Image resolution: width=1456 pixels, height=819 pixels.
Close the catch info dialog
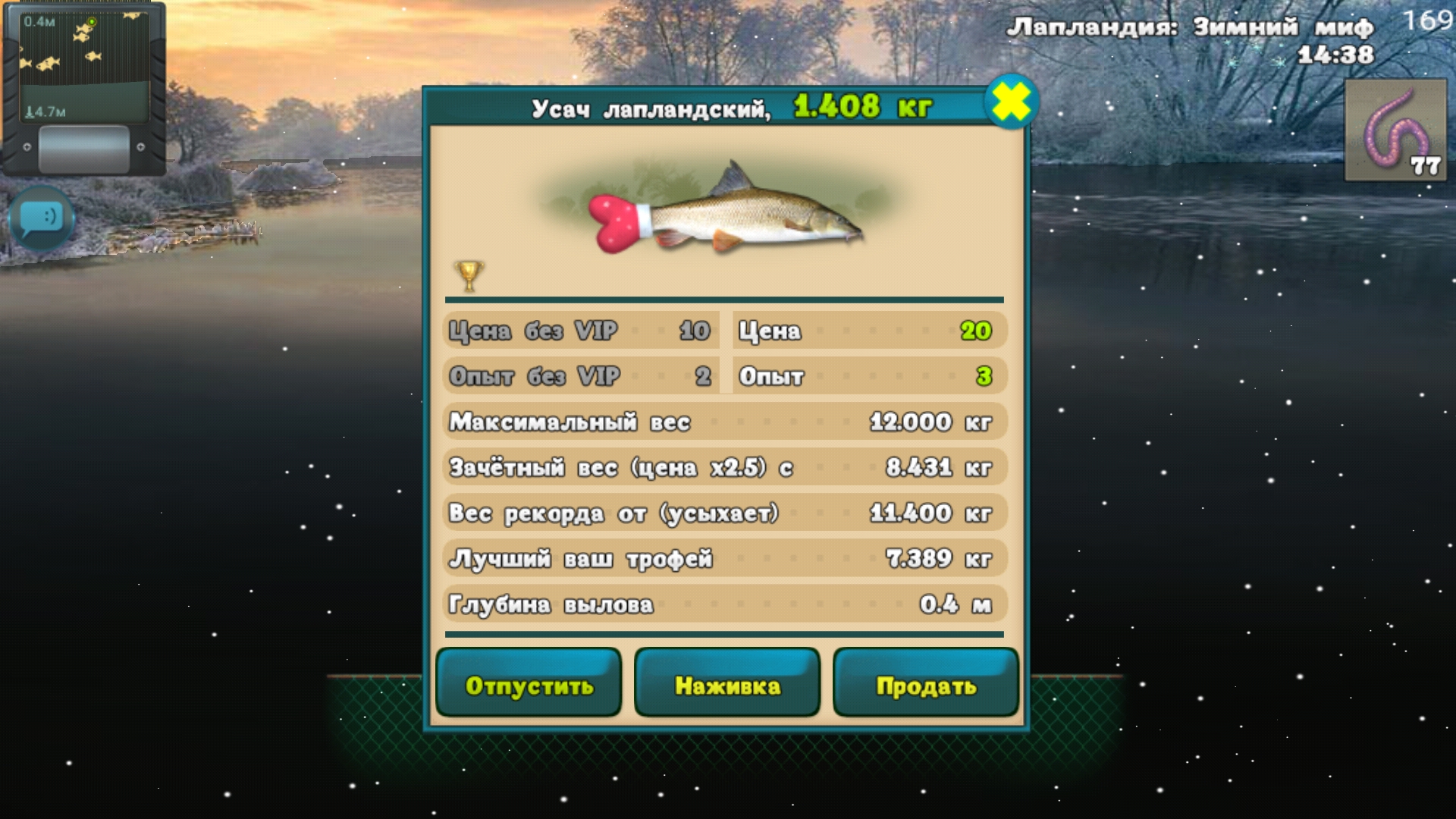click(1011, 102)
